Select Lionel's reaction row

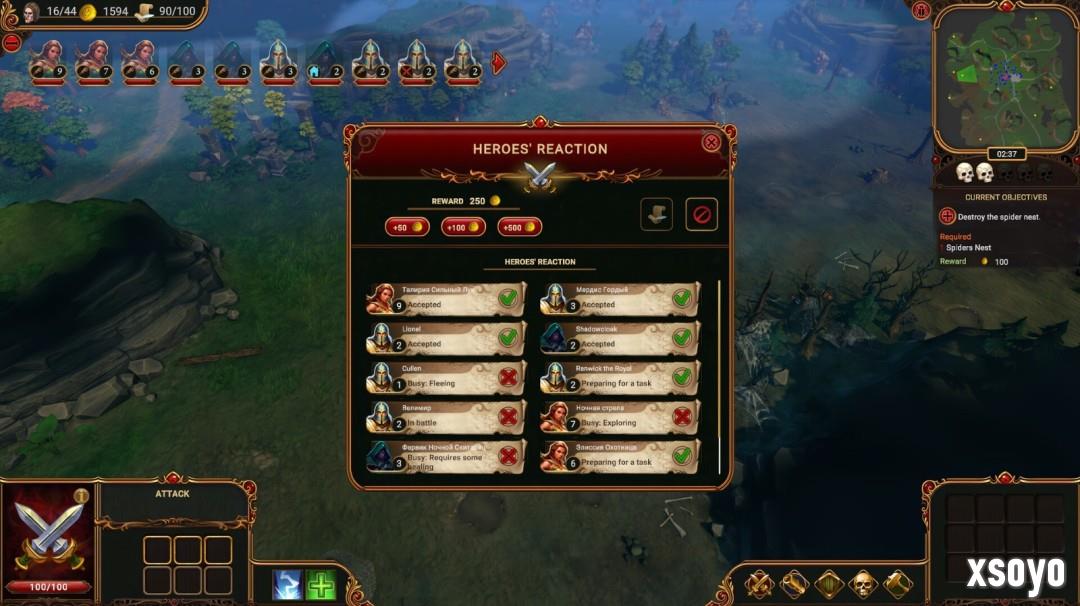point(446,338)
